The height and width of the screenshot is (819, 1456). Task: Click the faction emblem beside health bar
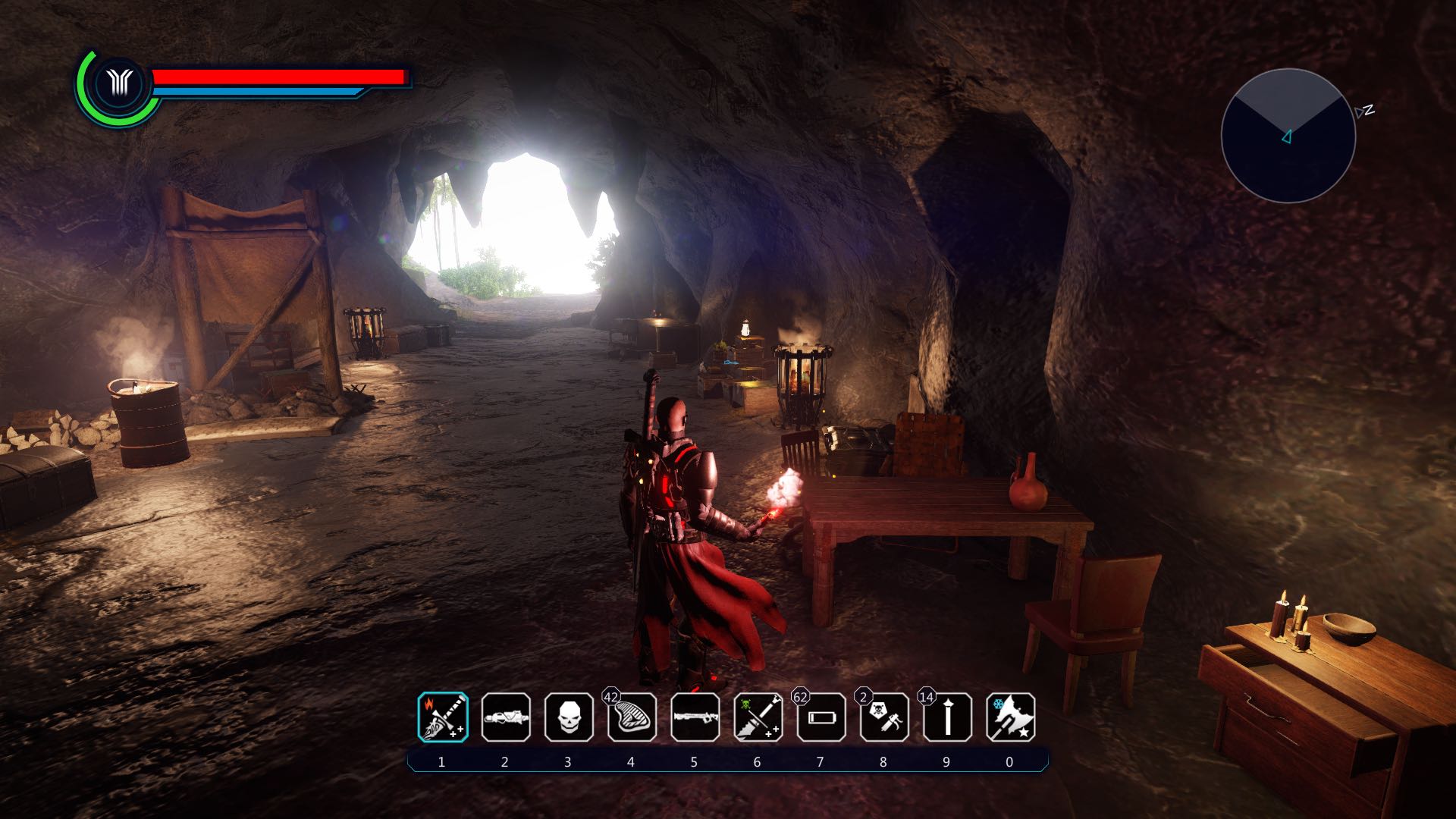click(120, 83)
